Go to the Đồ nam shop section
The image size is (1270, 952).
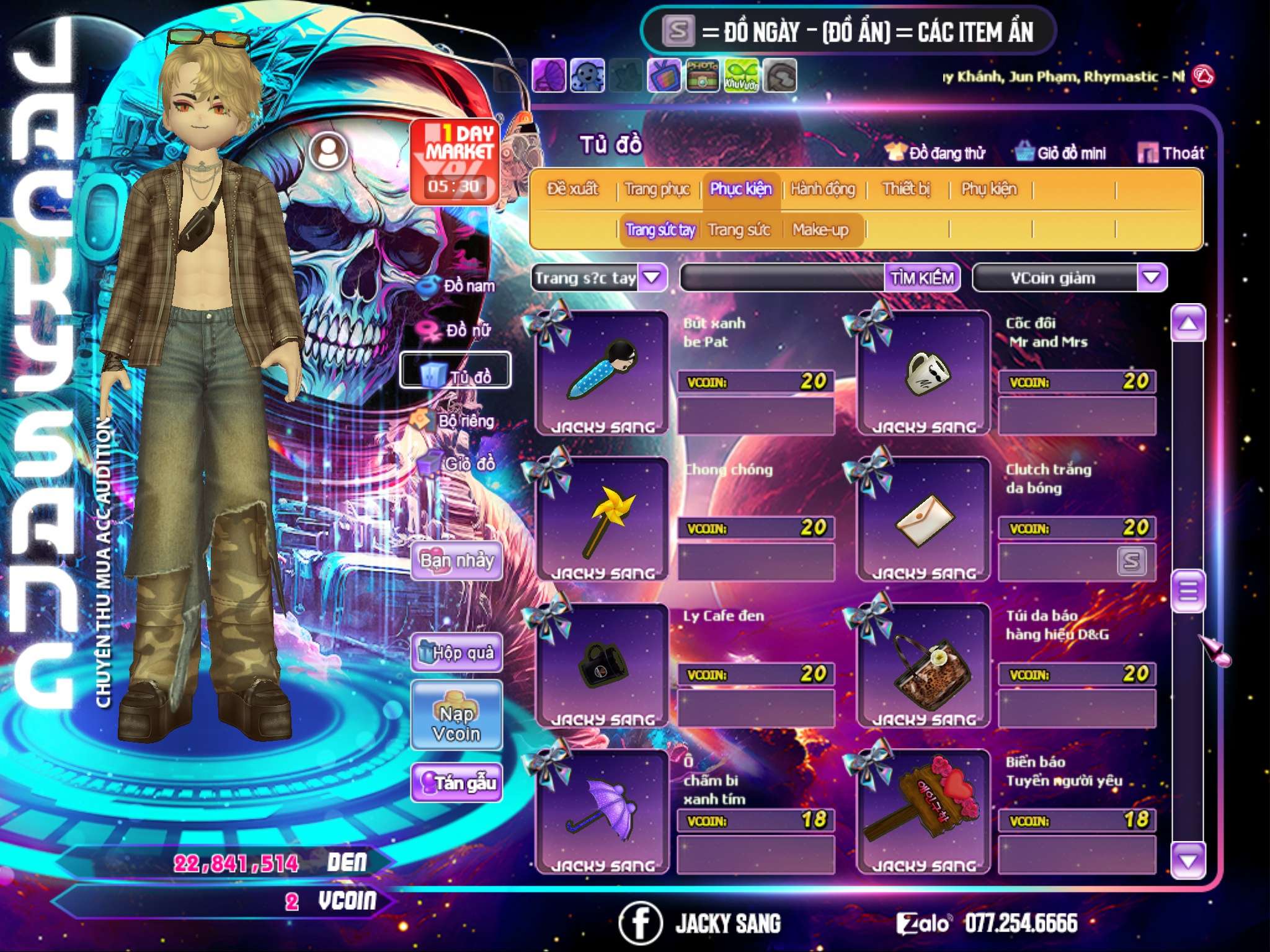click(460, 286)
